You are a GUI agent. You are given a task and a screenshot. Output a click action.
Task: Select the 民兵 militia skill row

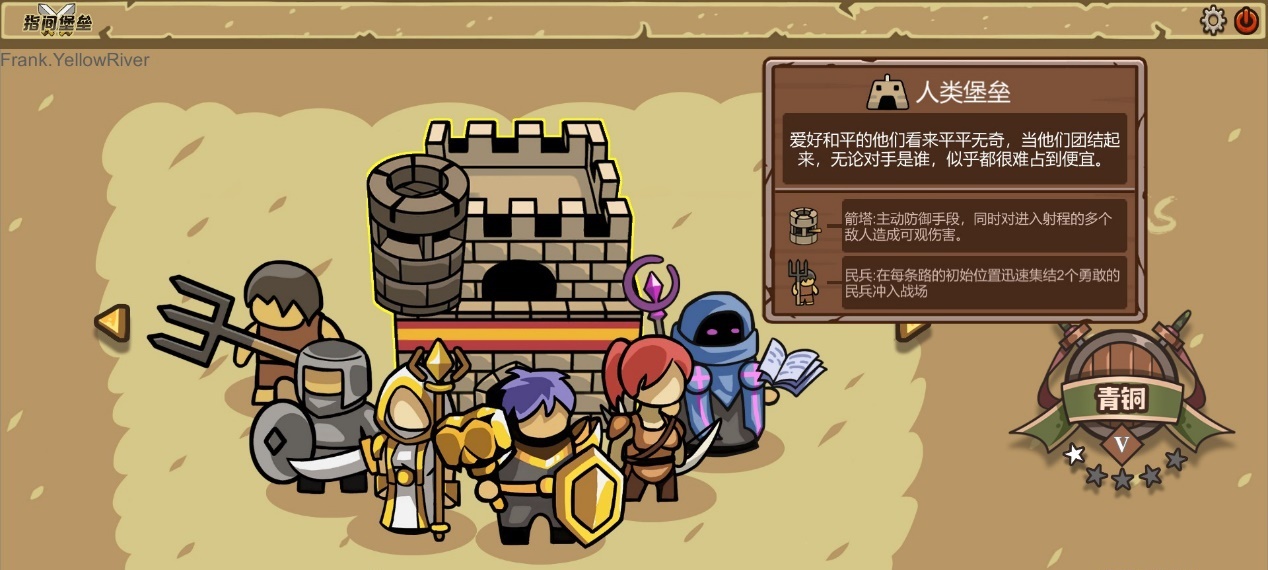coord(955,283)
